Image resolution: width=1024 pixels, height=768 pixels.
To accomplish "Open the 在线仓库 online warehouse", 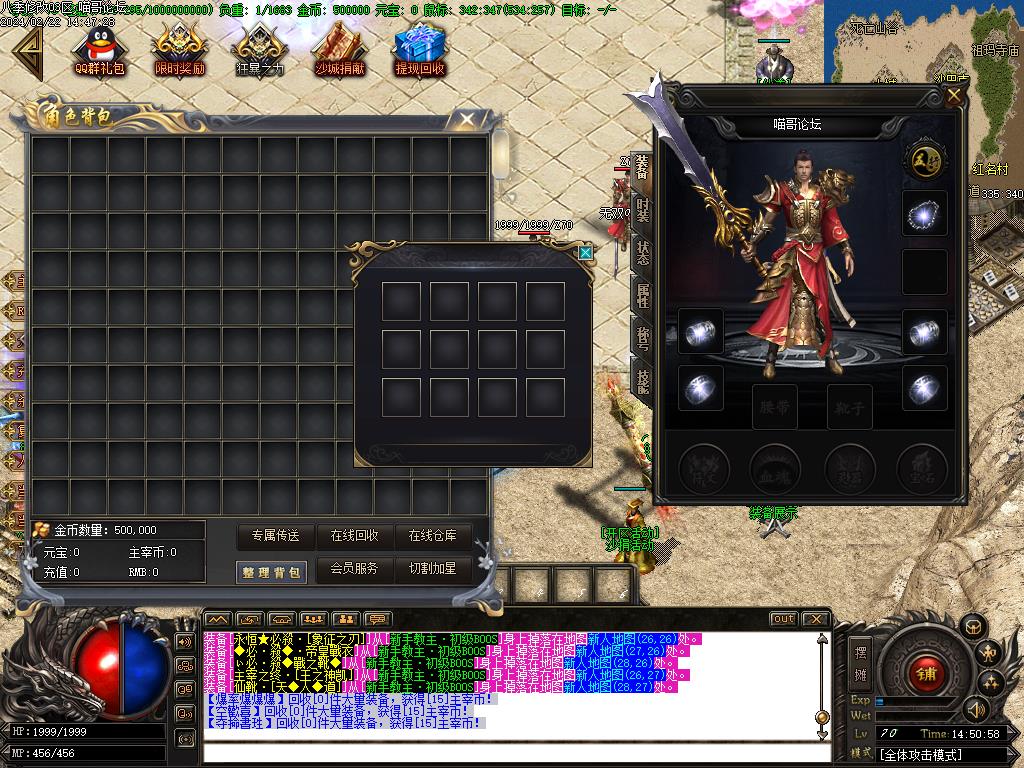I will pyautogui.click(x=433, y=536).
